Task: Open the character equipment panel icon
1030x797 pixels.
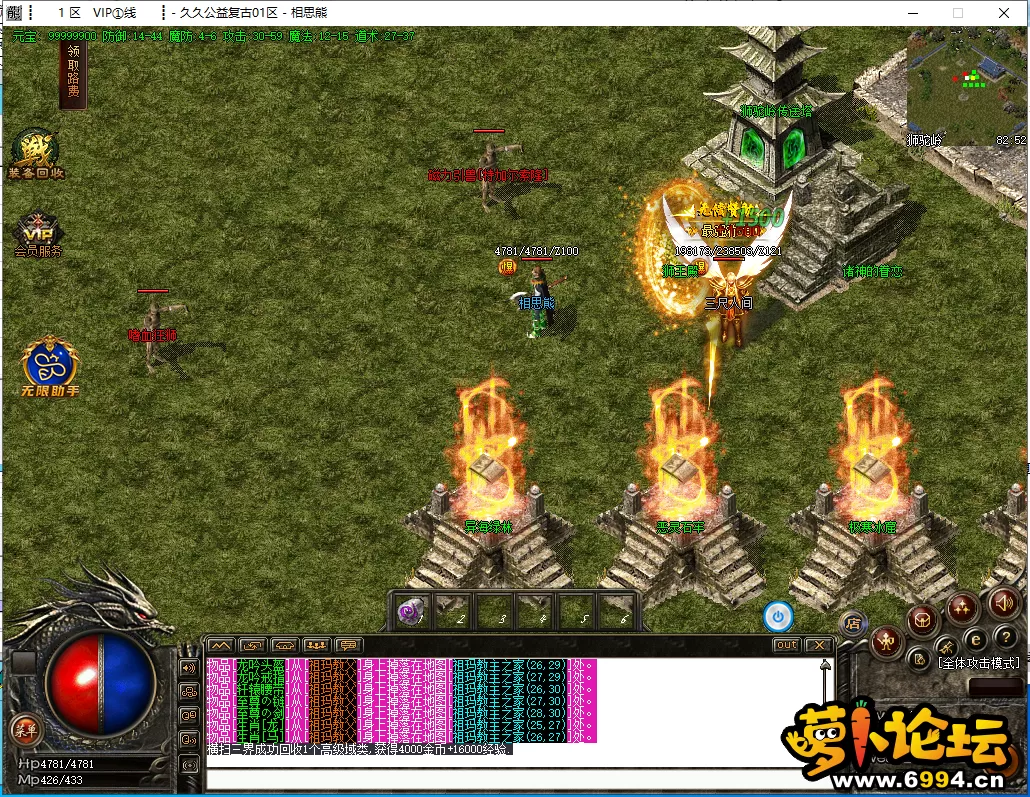Action: click(x=885, y=641)
